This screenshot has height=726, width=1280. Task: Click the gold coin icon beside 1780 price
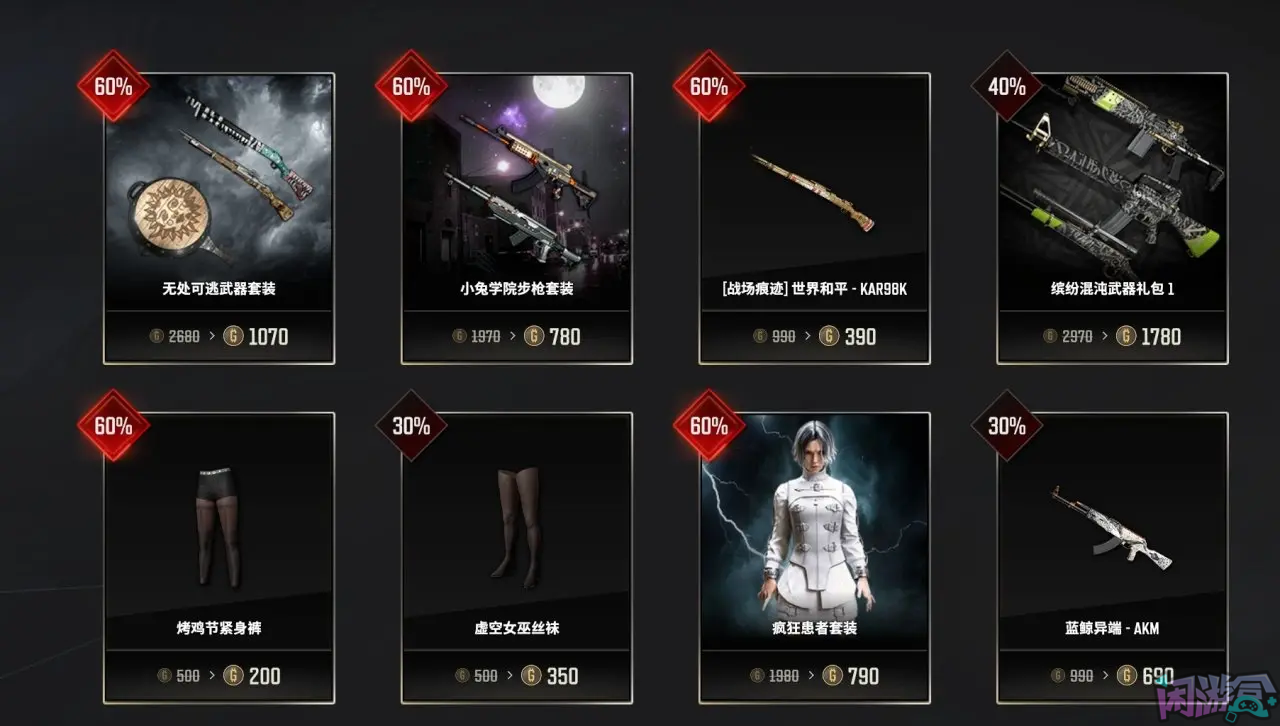click(1126, 336)
